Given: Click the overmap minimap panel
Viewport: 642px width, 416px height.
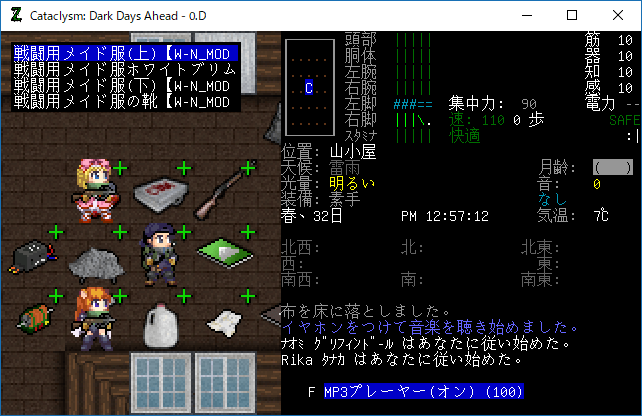Looking at the screenshot, I should (x=309, y=87).
